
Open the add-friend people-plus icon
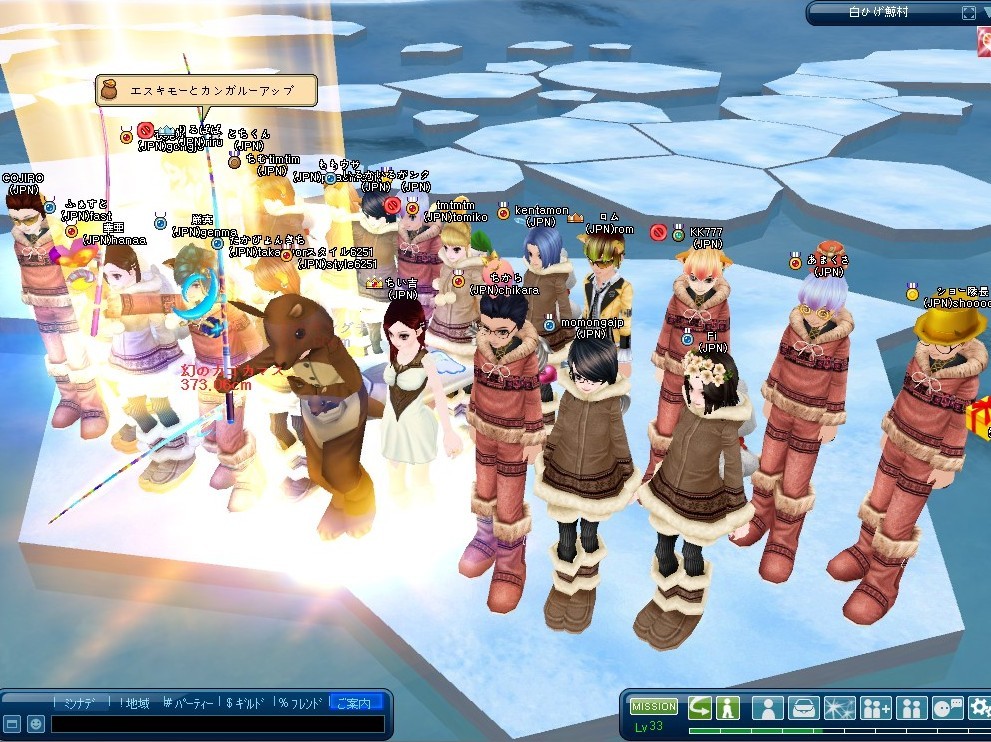[x=876, y=709]
